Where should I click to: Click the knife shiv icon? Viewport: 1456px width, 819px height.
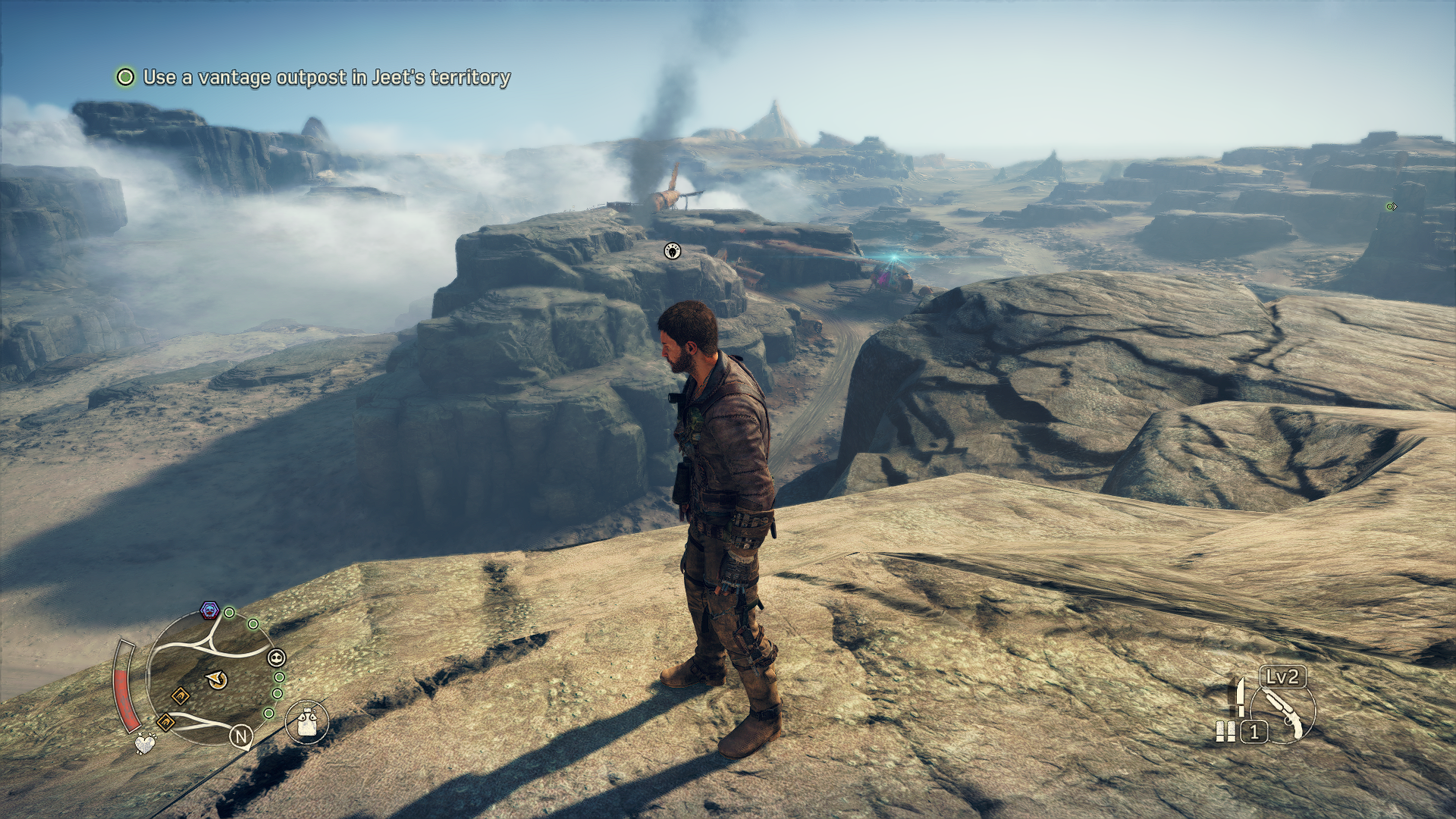click(x=1240, y=696)
